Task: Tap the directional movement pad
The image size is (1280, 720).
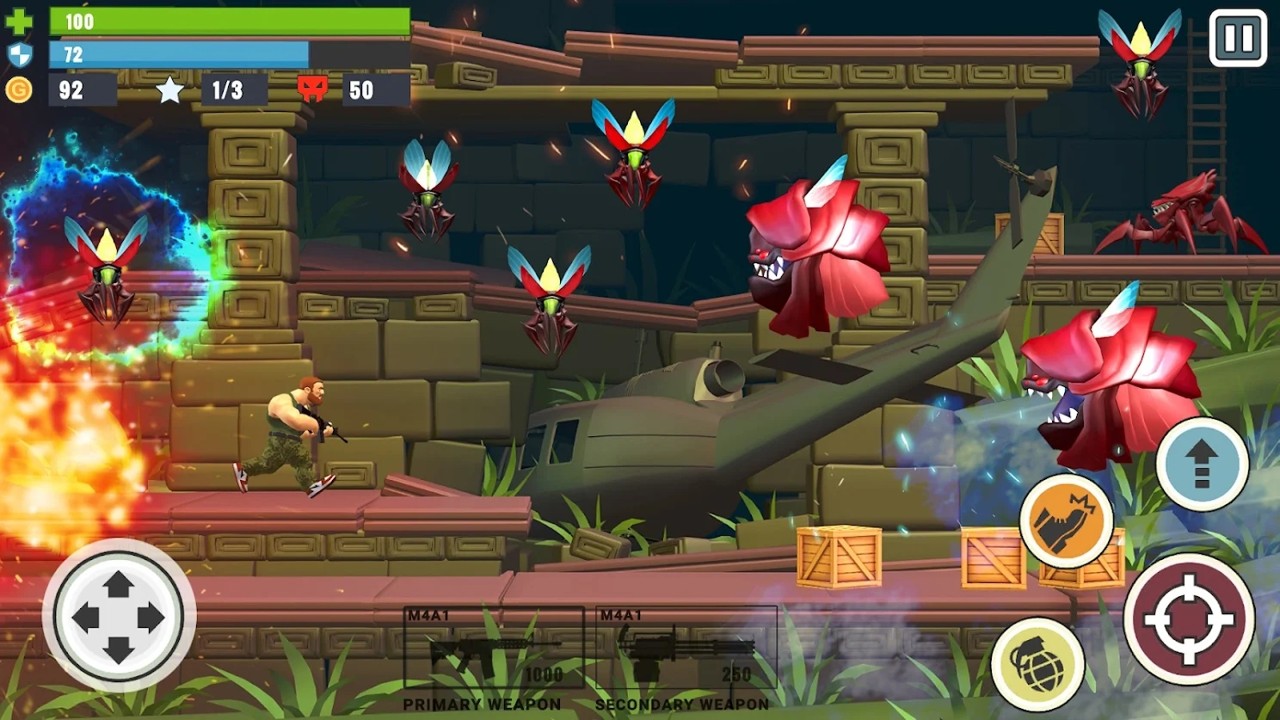Action: (119, 616)
